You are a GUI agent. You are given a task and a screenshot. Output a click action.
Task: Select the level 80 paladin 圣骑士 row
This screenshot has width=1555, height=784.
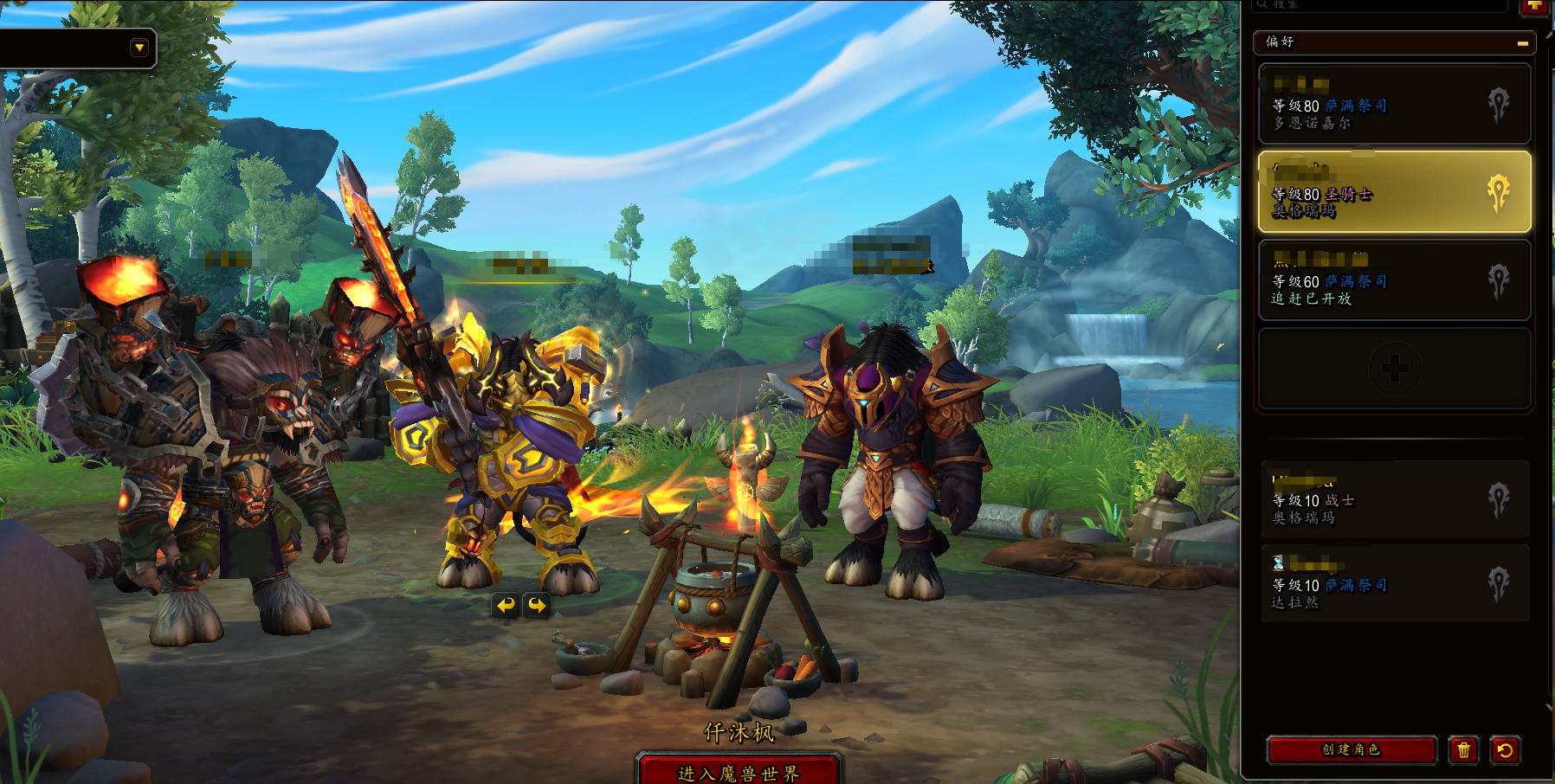[x=1394, y=192]
